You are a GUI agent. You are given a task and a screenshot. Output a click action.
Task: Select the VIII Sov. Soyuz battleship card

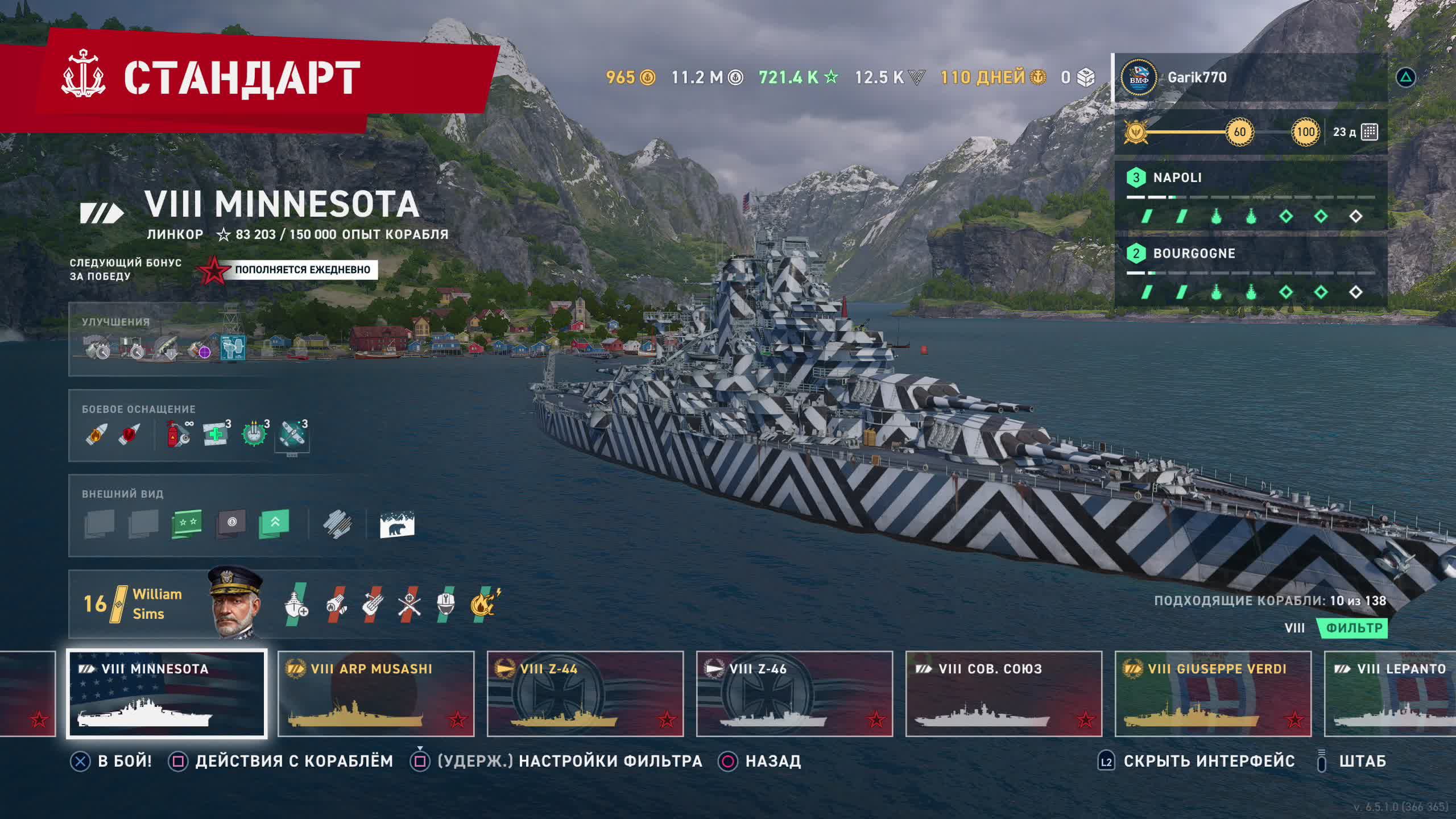pos(1004,693)
